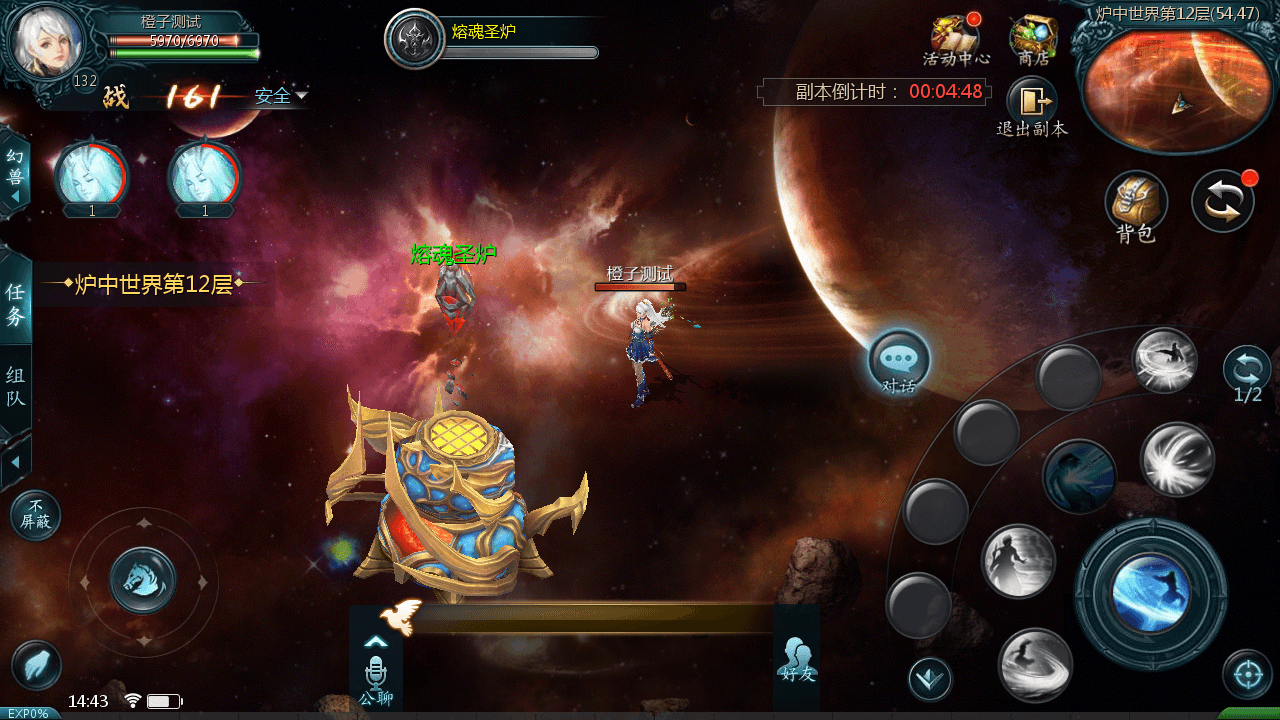
Task: Exit the dungeon with 退出副本
Action: [x=1032, y=103]
